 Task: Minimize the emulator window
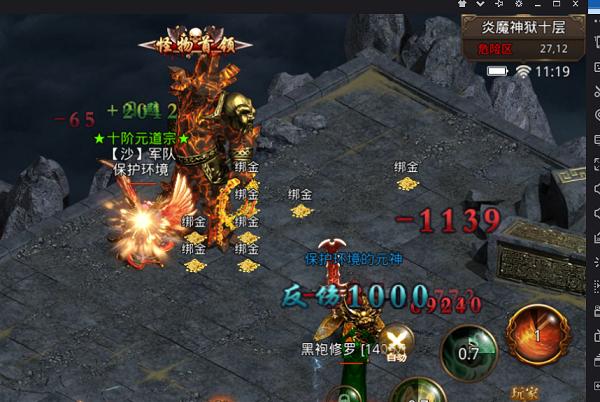[538, 5]
